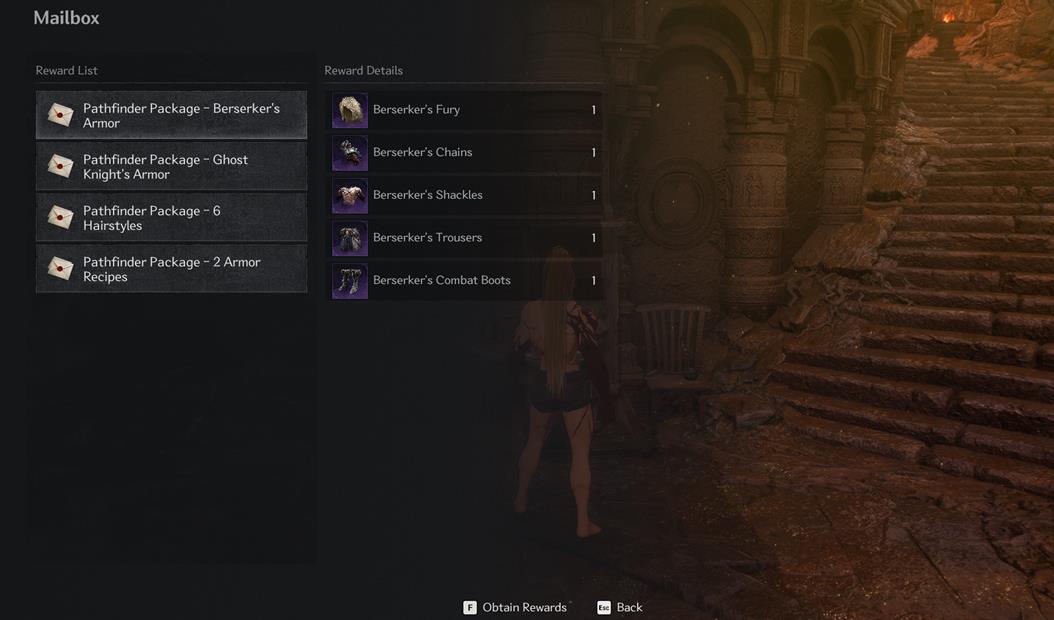This screenshot has width=1054, height=620.
Task: Go Back from the Mailbox
Action: coord(620,607)
